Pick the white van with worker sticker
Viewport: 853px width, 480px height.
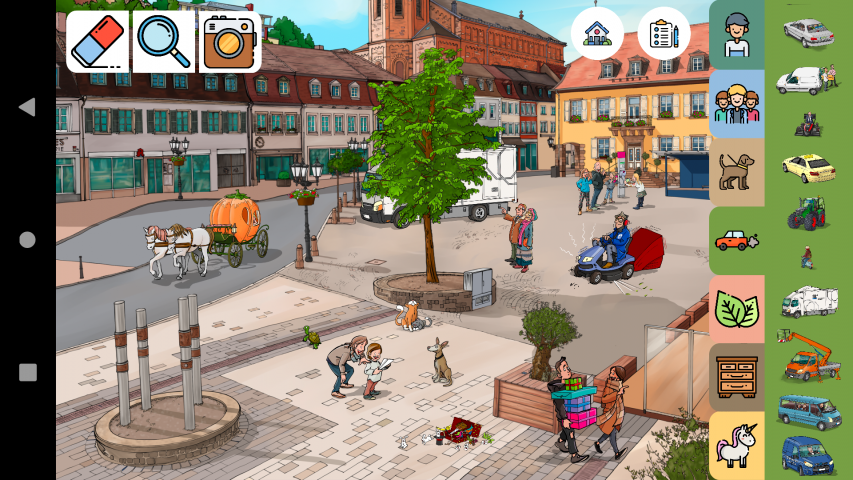tap(808, 79)
